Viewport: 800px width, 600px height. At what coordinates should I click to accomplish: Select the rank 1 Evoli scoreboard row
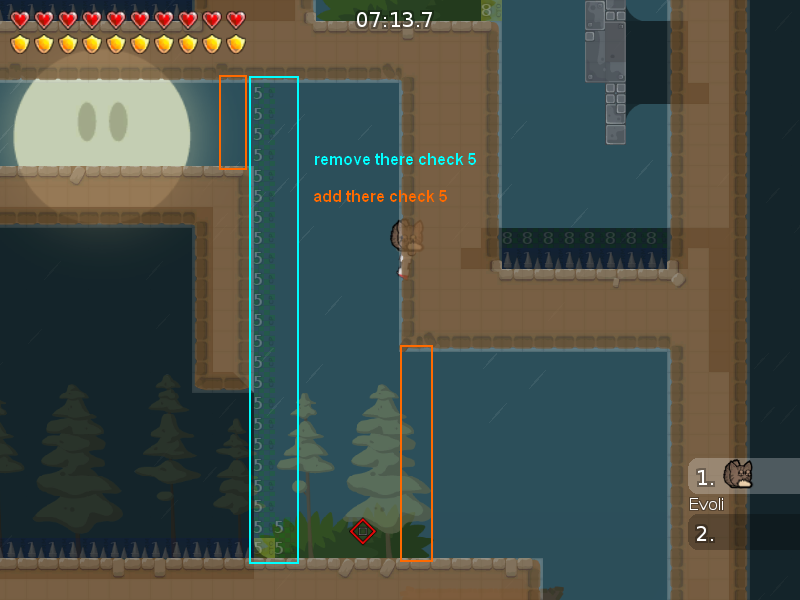[743, 477]
